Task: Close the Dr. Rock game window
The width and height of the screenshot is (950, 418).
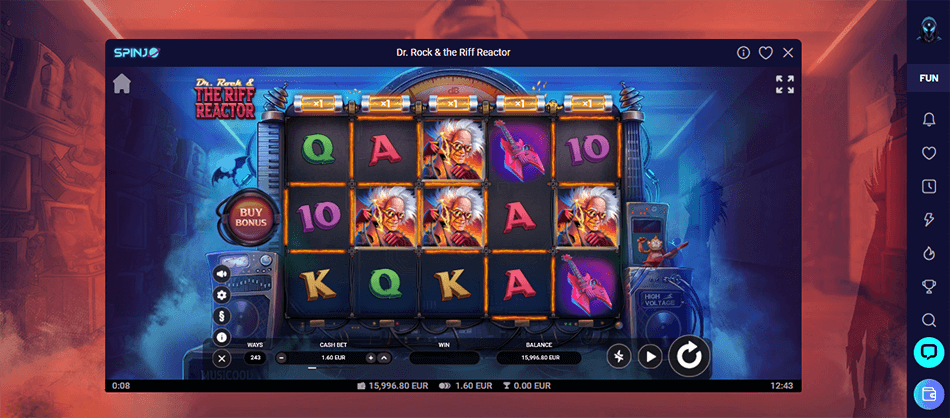Action: tap(788, 52)
